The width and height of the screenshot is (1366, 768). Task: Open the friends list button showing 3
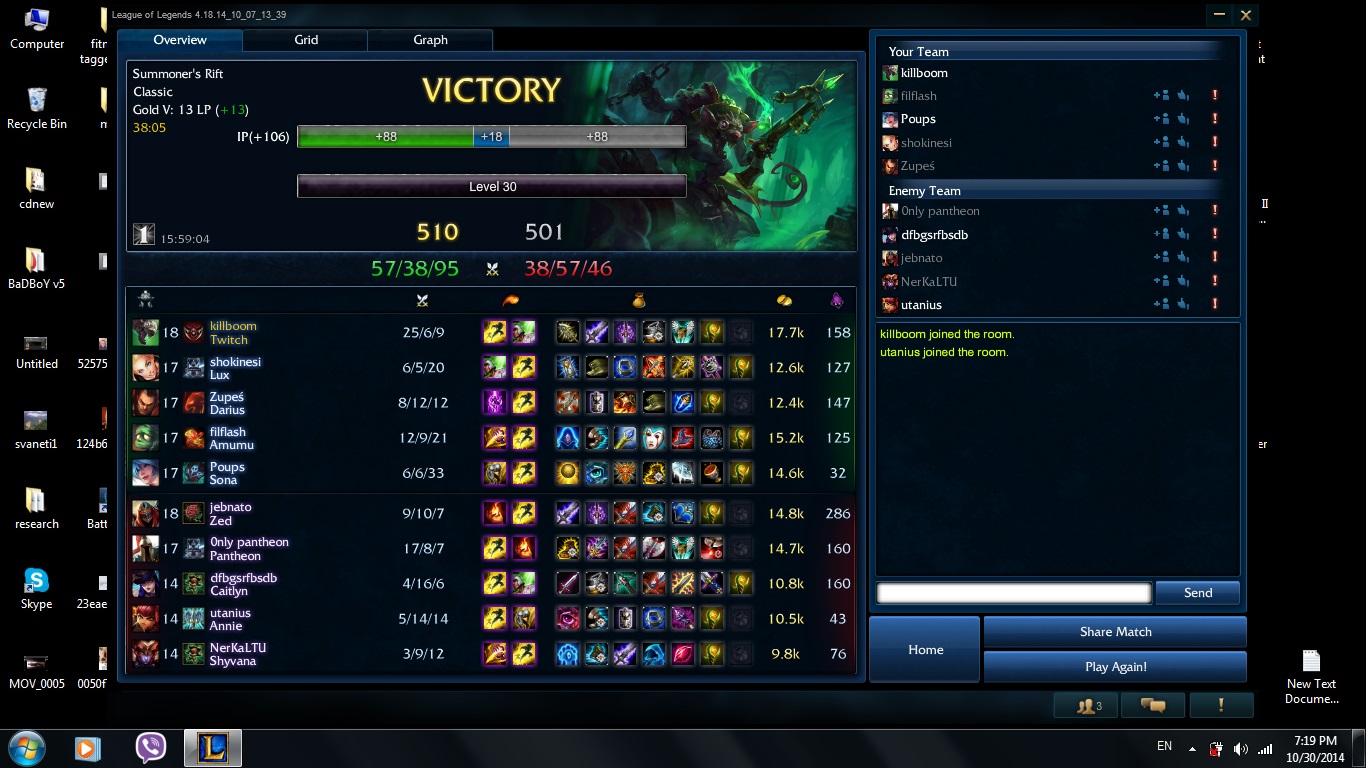1087,706
